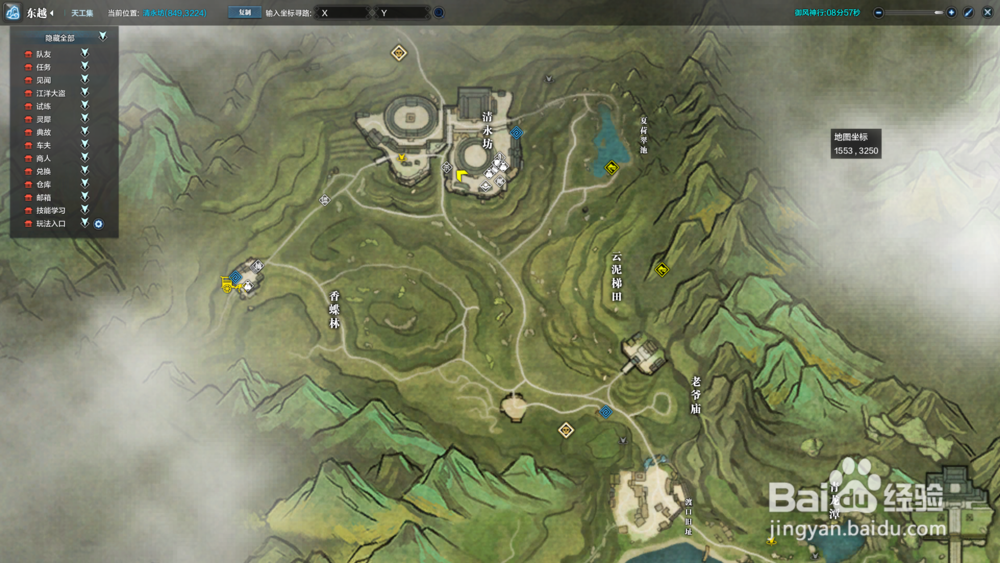The image size is (1000, 563).
Task: Start pathfinding with the round go button
Action: coord(439,13)
